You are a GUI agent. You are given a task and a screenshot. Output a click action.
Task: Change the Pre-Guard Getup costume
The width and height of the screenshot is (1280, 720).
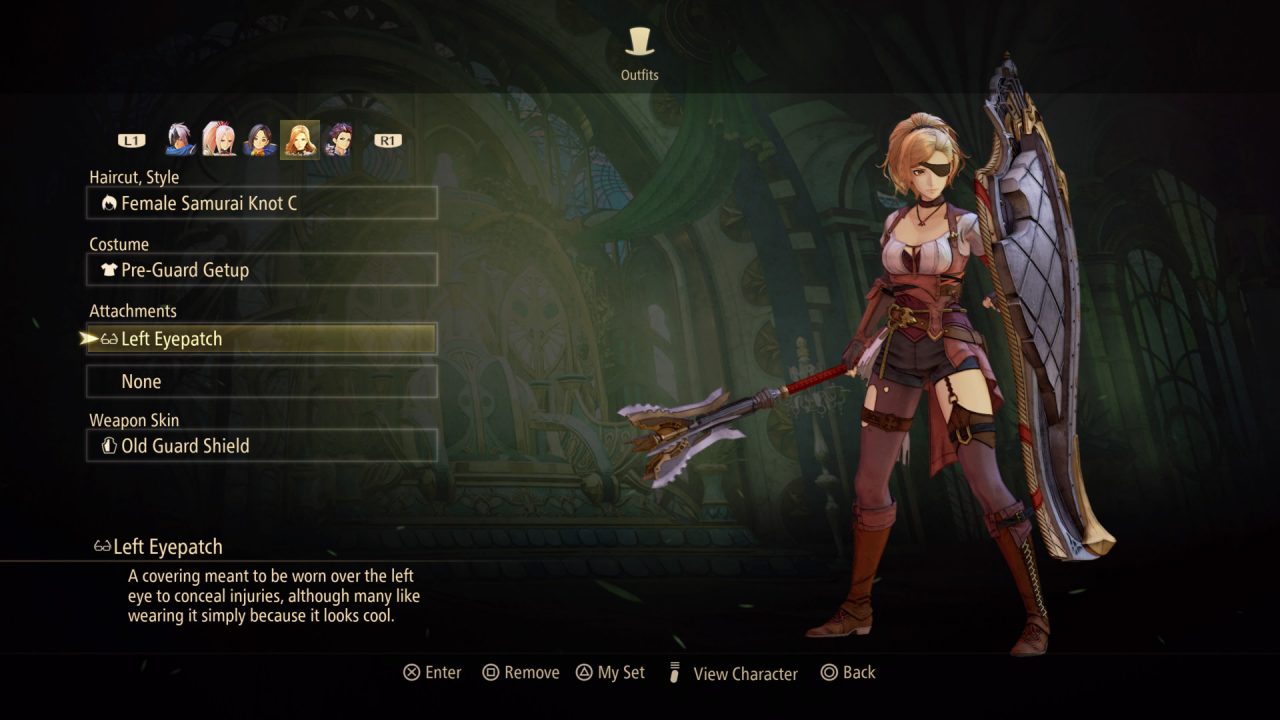click(x=262, y=270)
